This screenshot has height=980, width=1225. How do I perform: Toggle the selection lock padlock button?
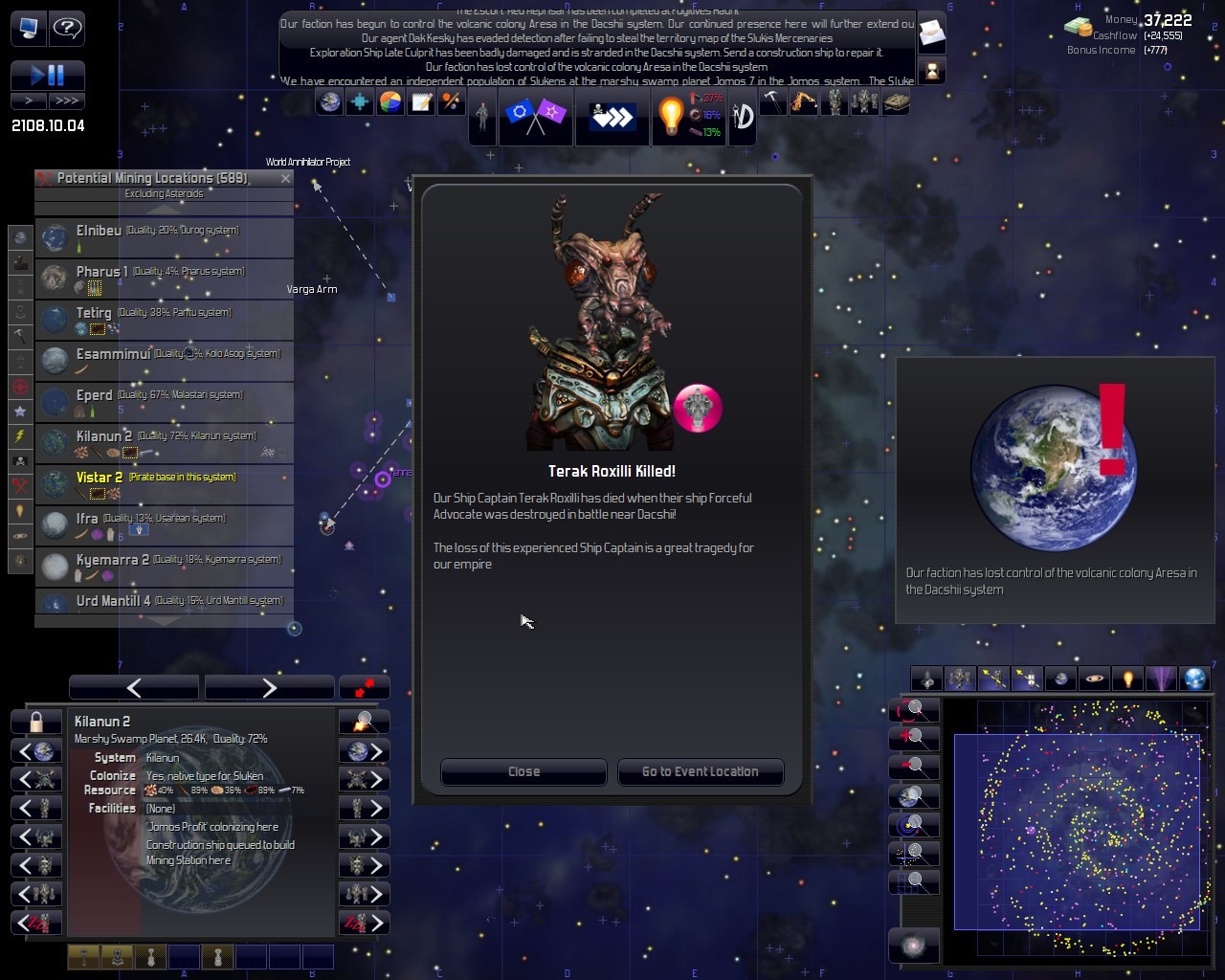coord(36,722)
